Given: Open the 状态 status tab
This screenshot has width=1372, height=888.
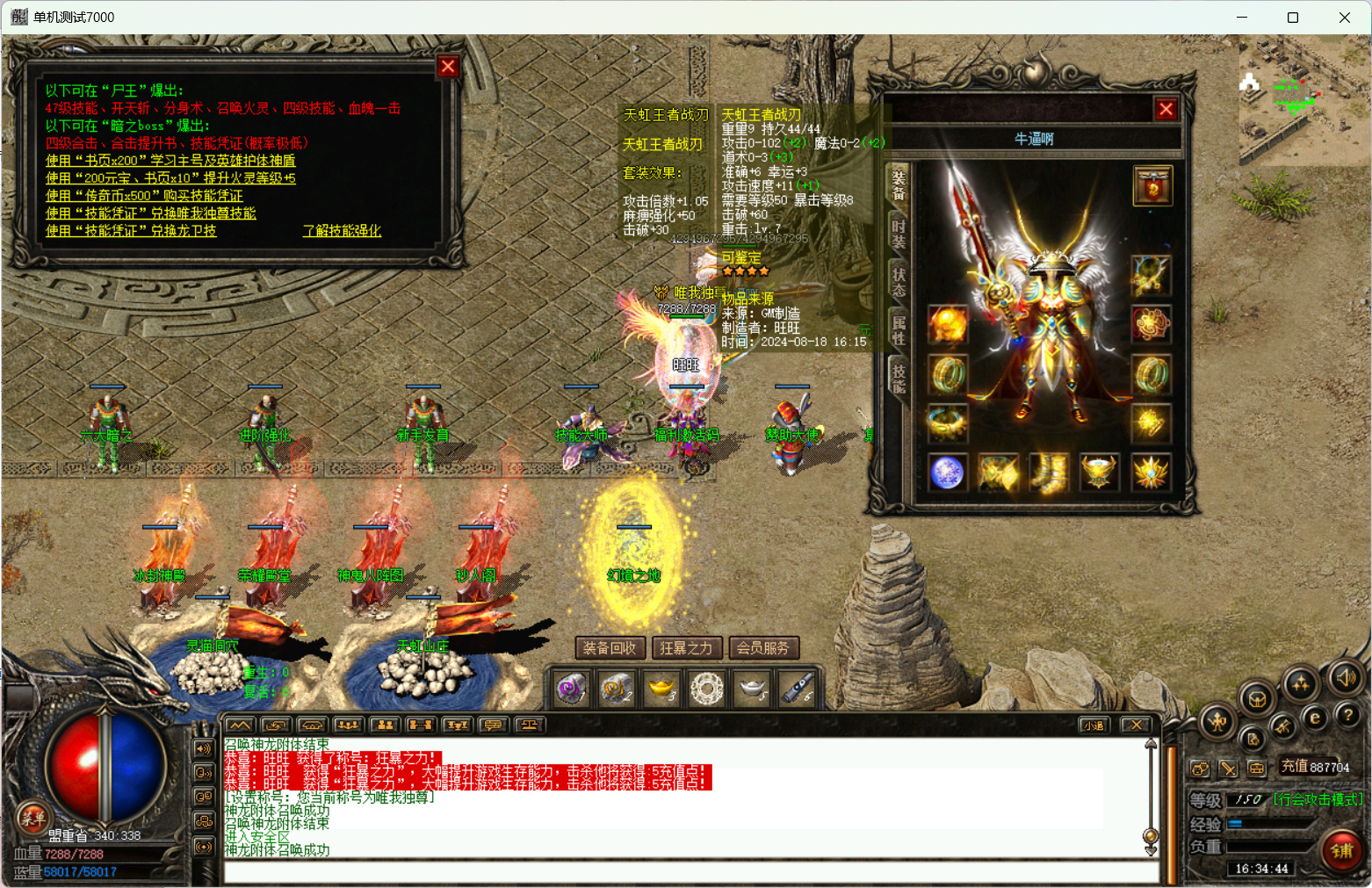Looking at the screenshot, I should point(899,281).
